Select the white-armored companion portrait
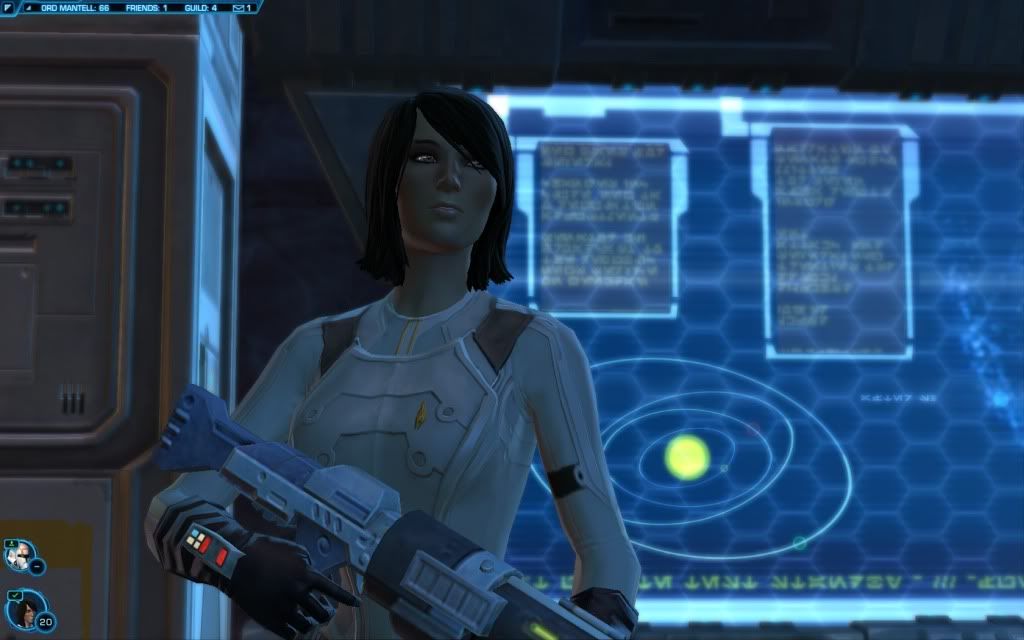 (x=19, y=551)
